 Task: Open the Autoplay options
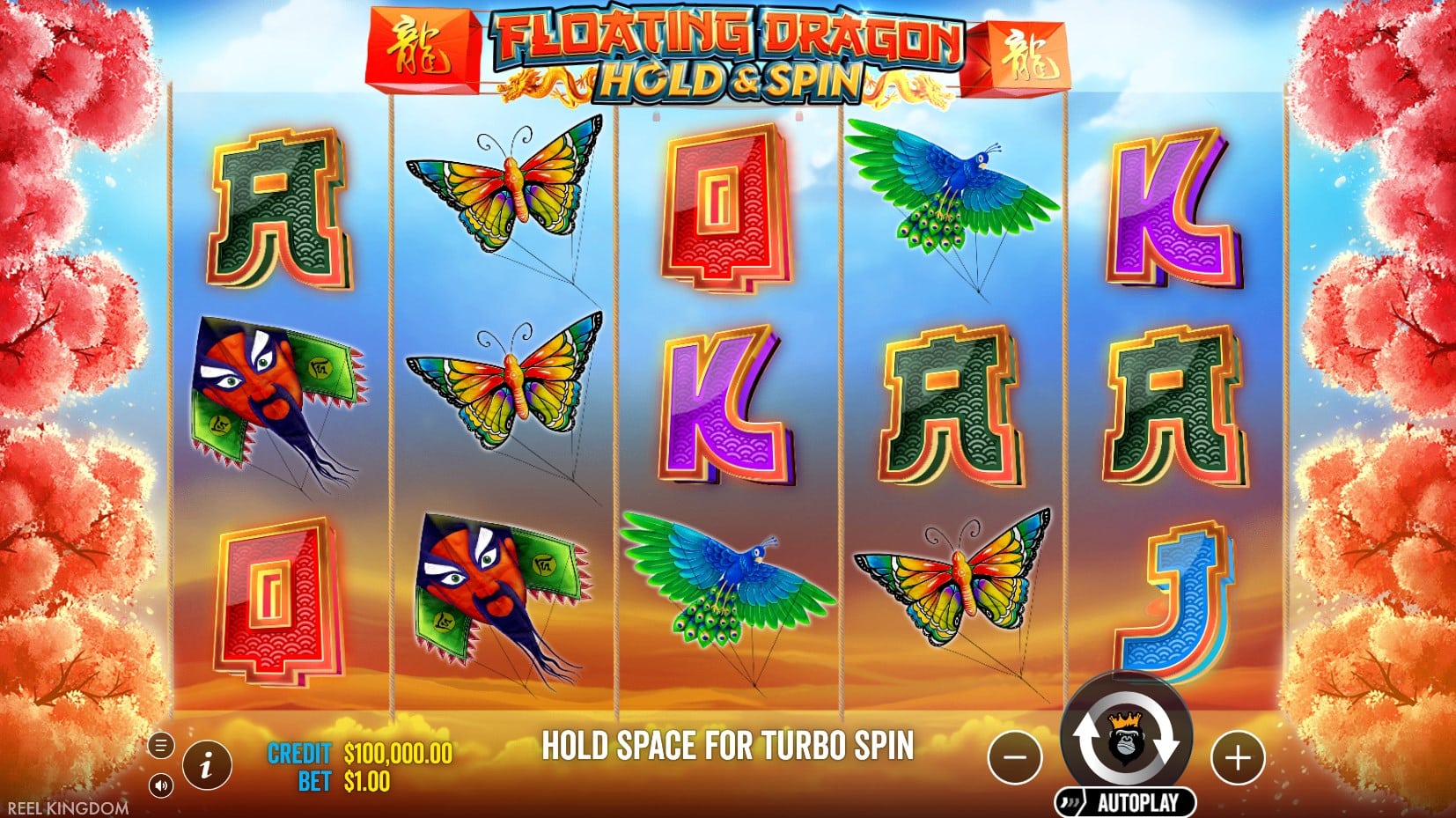(x=1127, y=802)
